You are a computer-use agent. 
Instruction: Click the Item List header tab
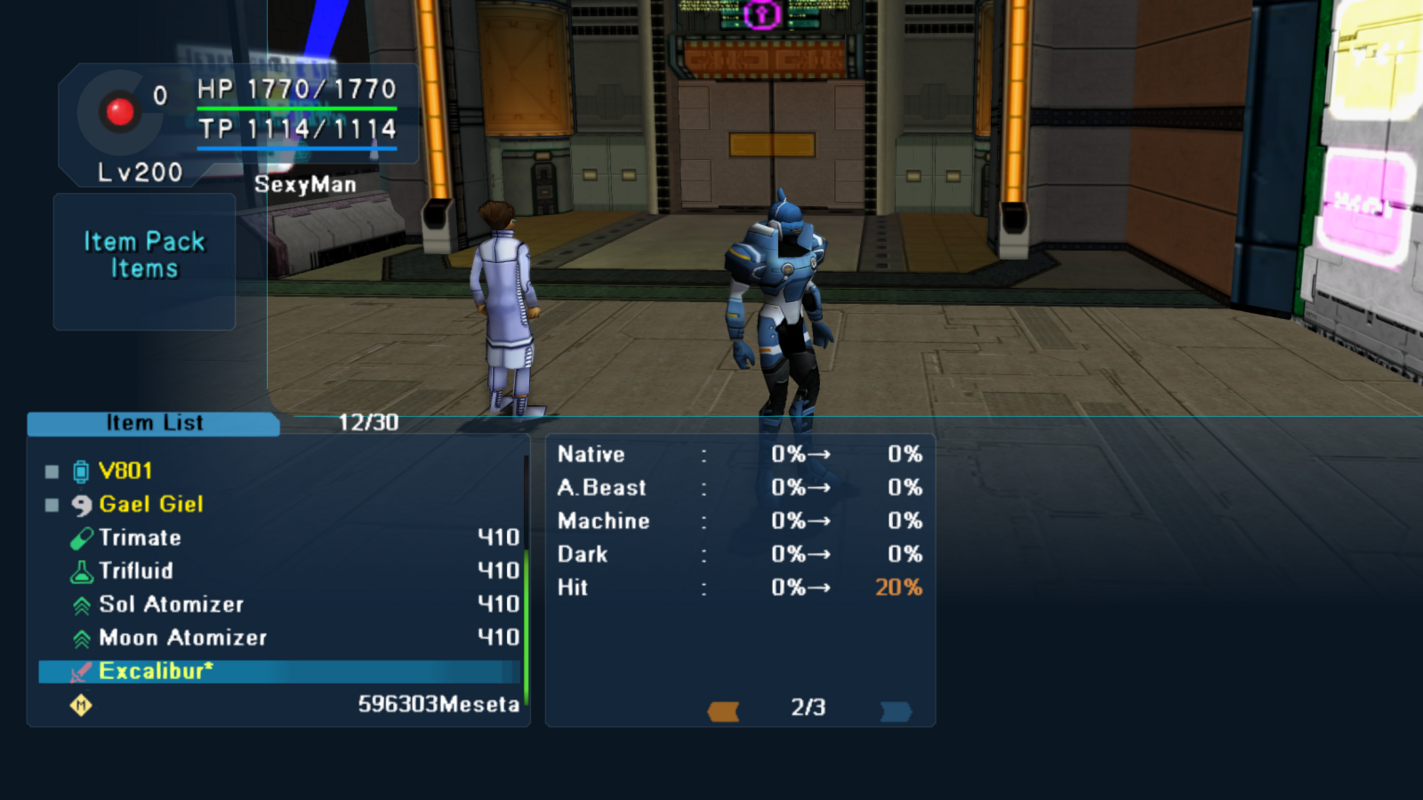[x=154, y=423]
